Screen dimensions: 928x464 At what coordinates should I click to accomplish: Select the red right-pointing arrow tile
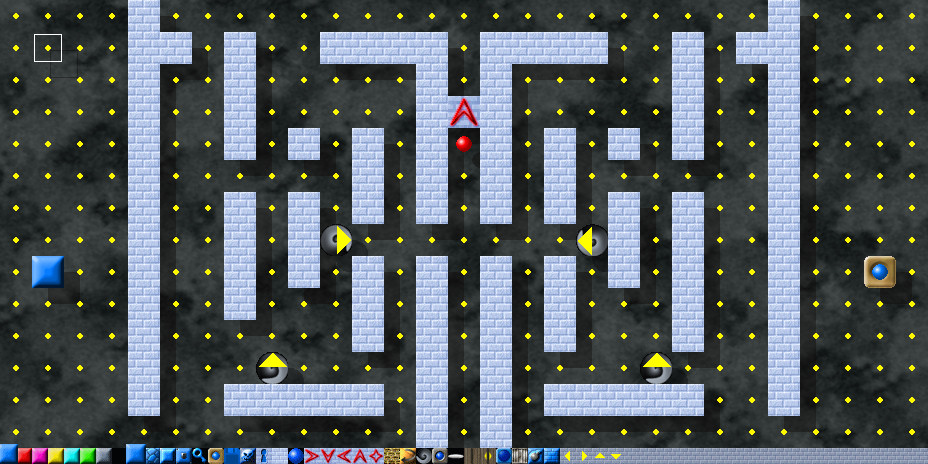tap(311, 456)
